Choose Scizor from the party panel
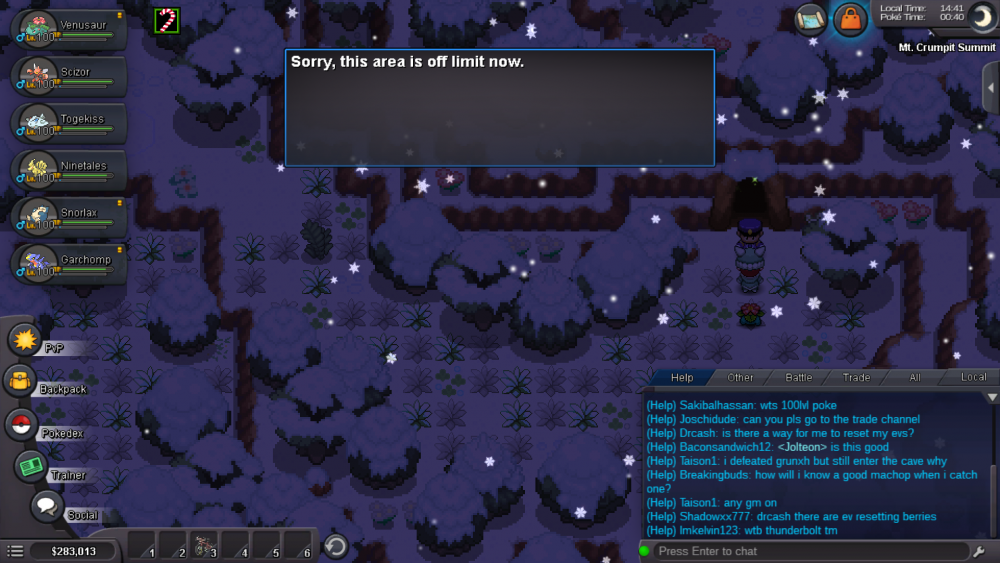 (x=68, y=77)
